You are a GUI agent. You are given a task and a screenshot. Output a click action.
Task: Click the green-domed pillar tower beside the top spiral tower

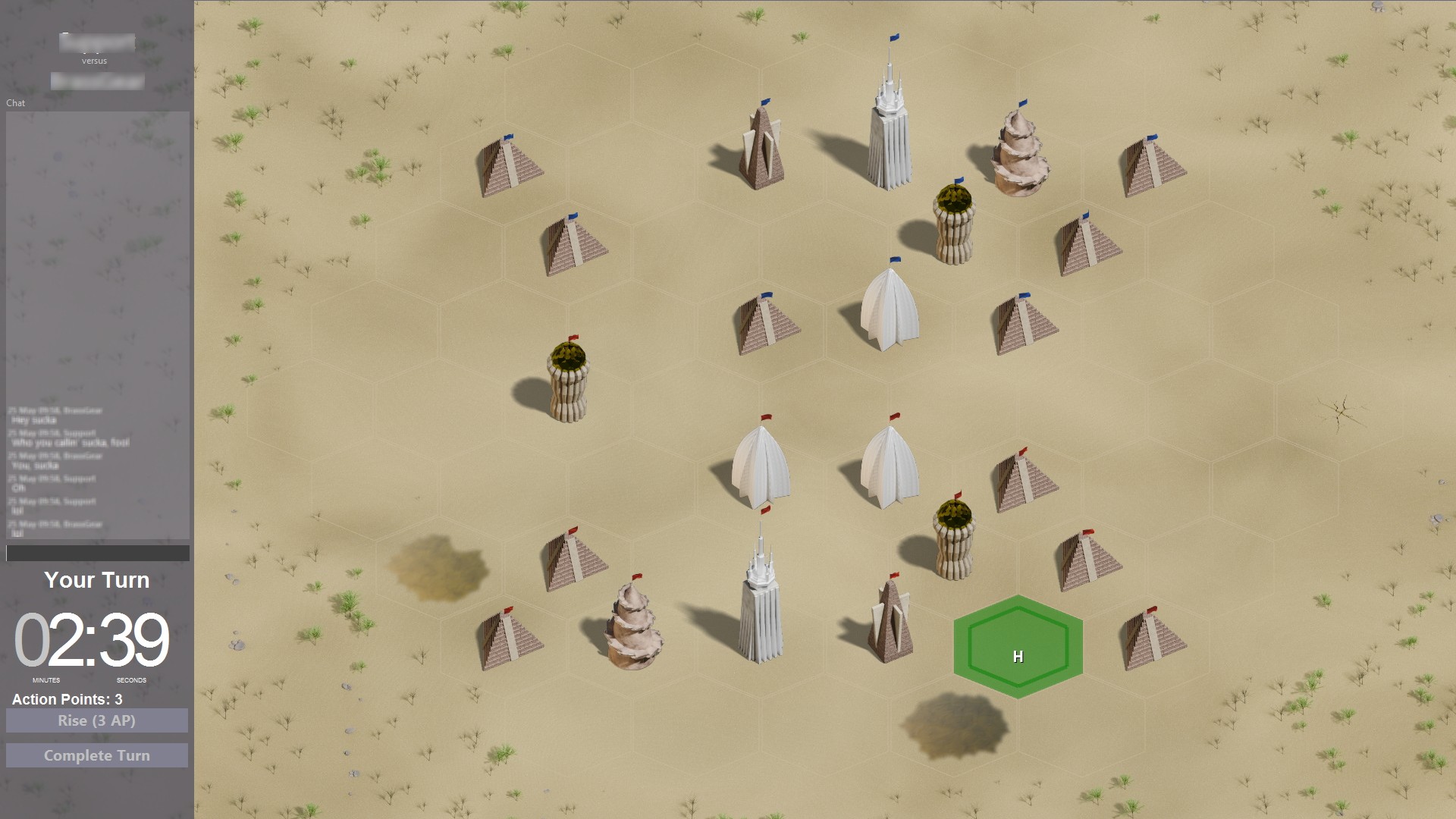coord(954,227)
